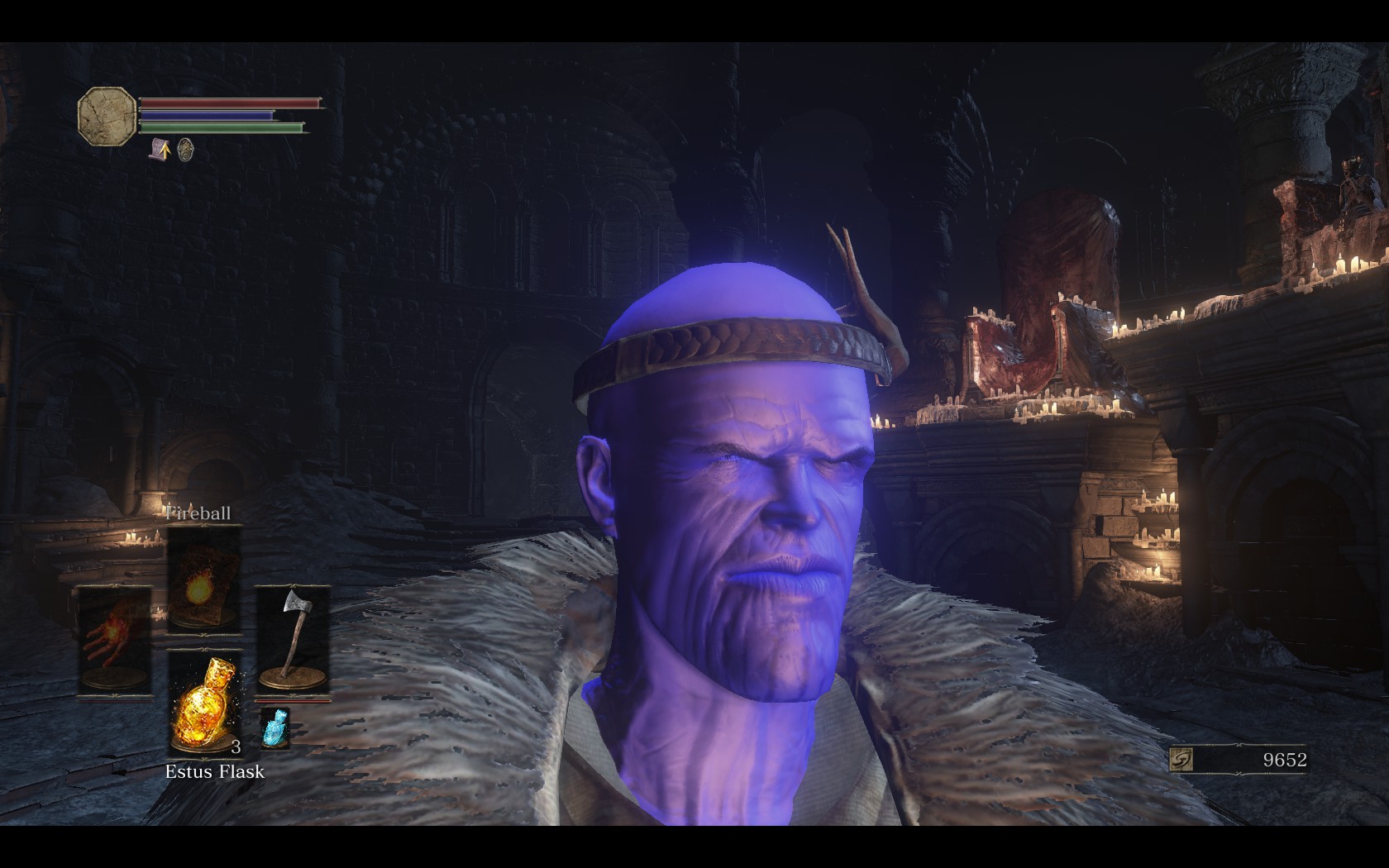
Task: Select the hand axe weapon slot
Action: 292,640
